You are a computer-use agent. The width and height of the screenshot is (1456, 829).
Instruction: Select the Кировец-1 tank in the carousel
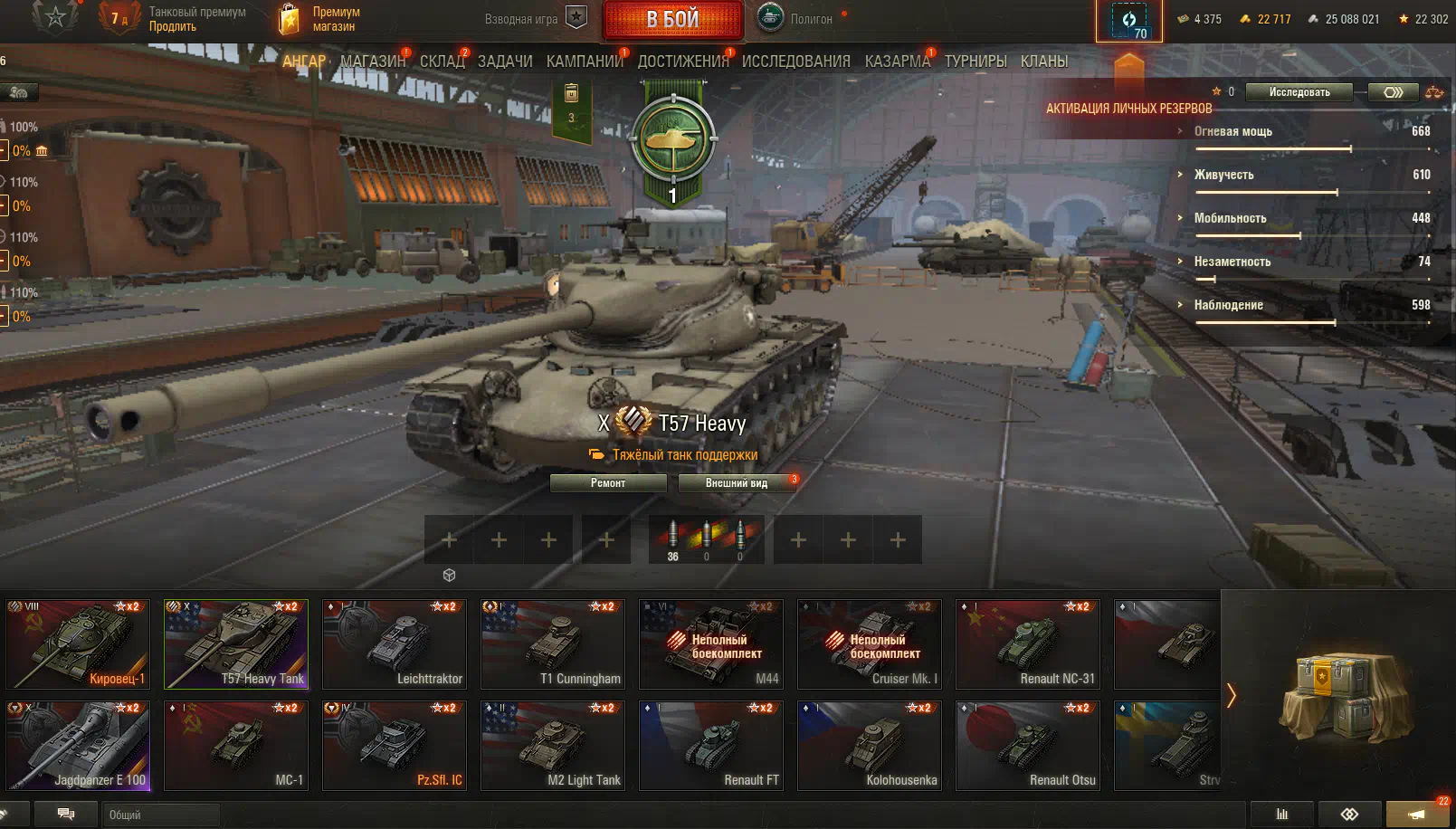[78, 644]
